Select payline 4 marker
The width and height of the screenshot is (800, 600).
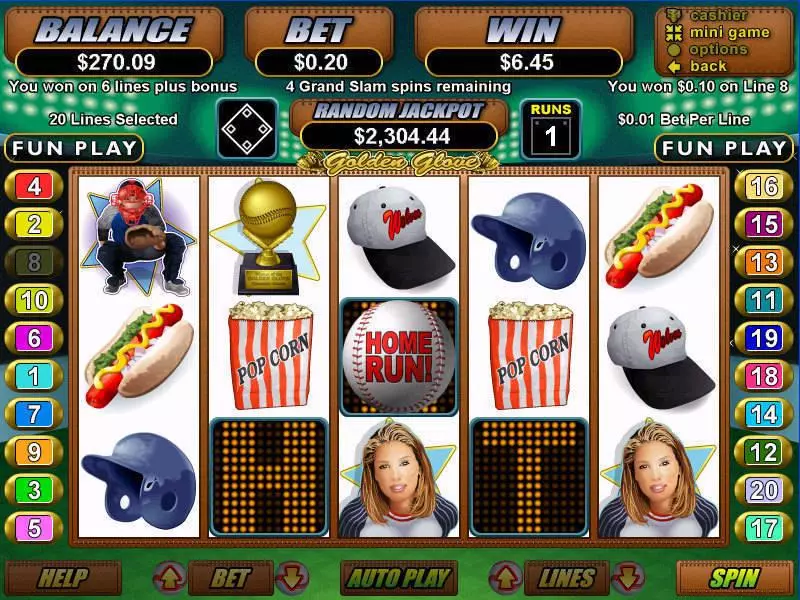[x=34, y=186]
